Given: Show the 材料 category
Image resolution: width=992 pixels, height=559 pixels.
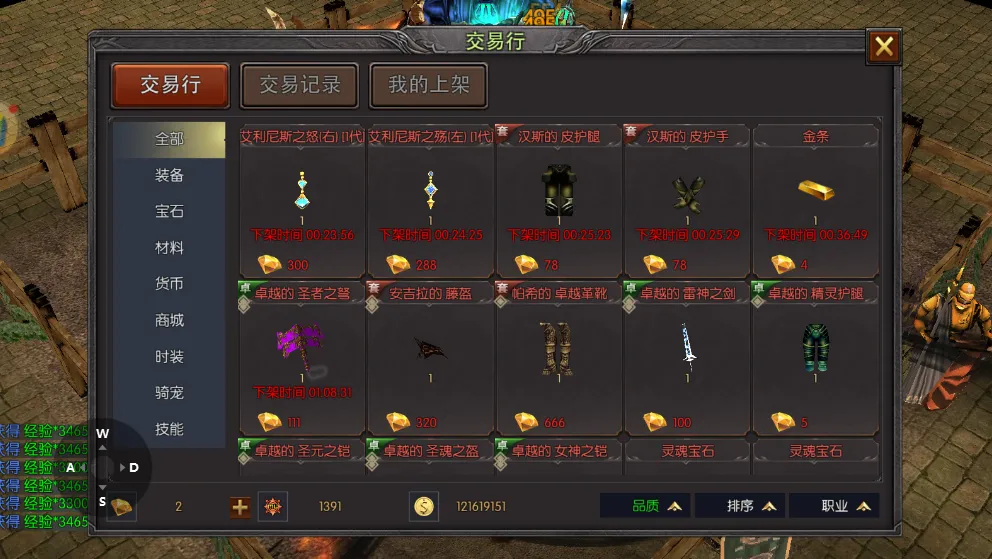Looking at the screenshot, I should click(x=169, y=248).
